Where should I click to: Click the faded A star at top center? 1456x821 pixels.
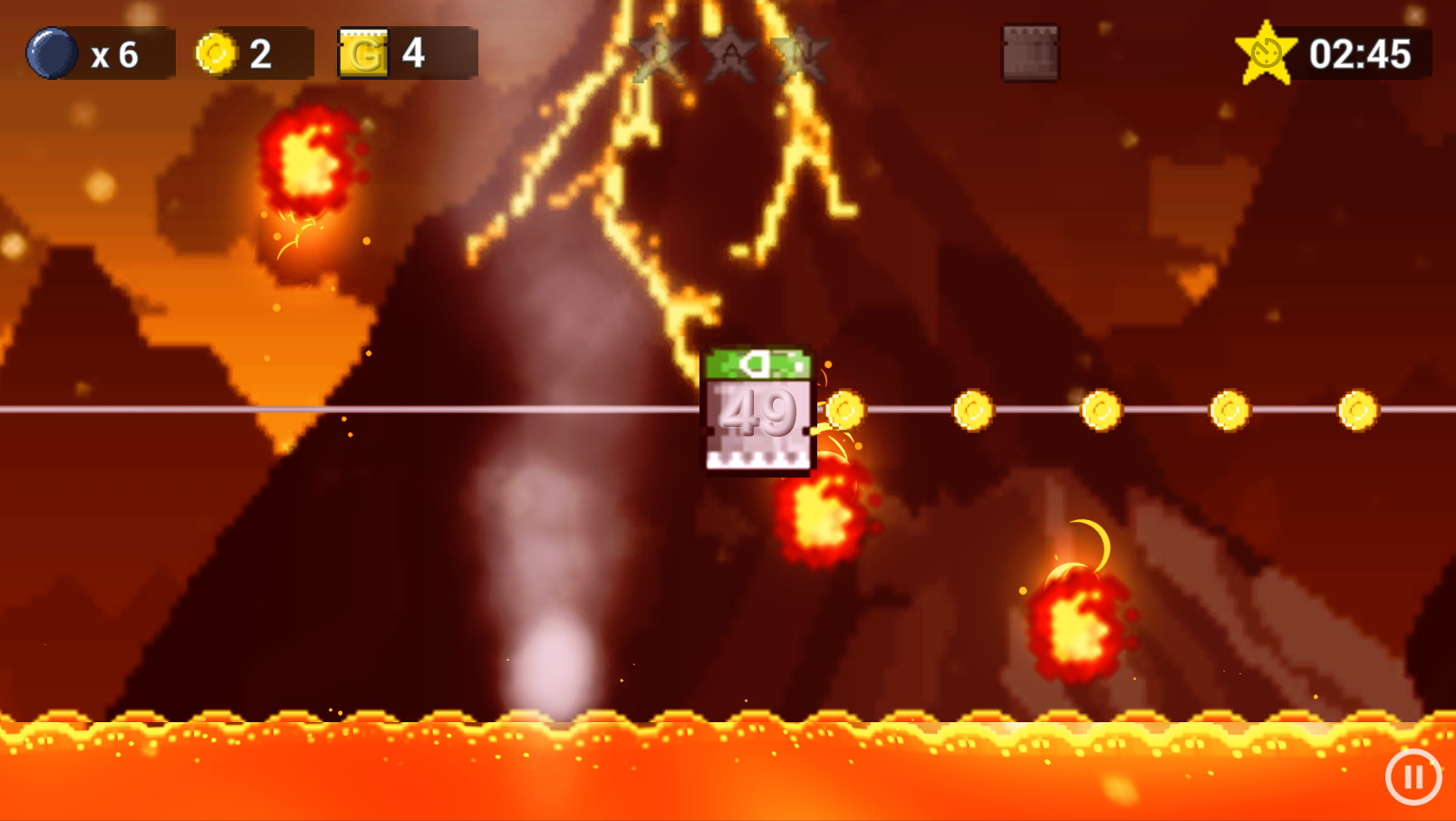click(x=730, y=54)
